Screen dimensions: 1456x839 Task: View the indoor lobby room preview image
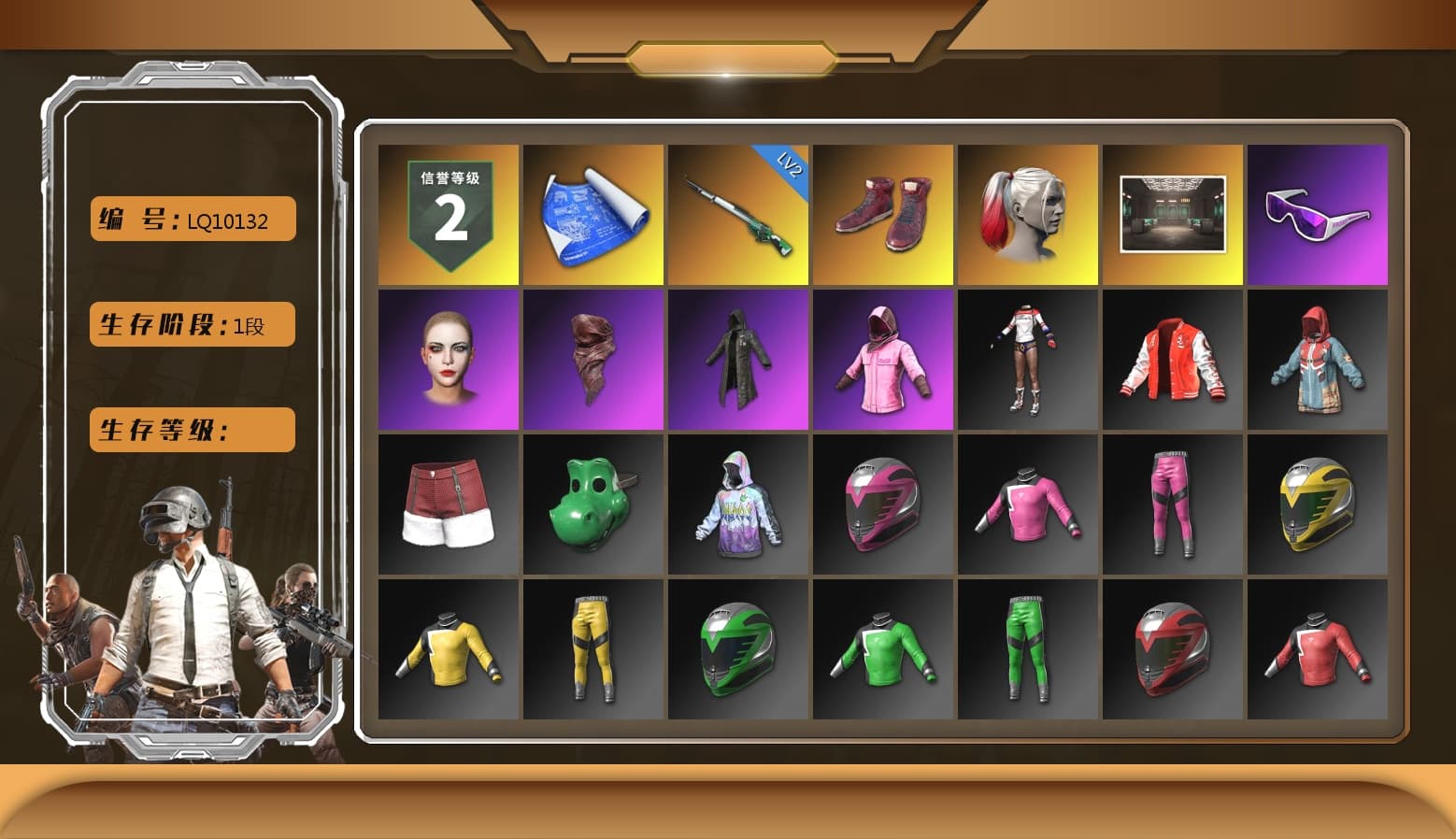tap(1172, 213)
